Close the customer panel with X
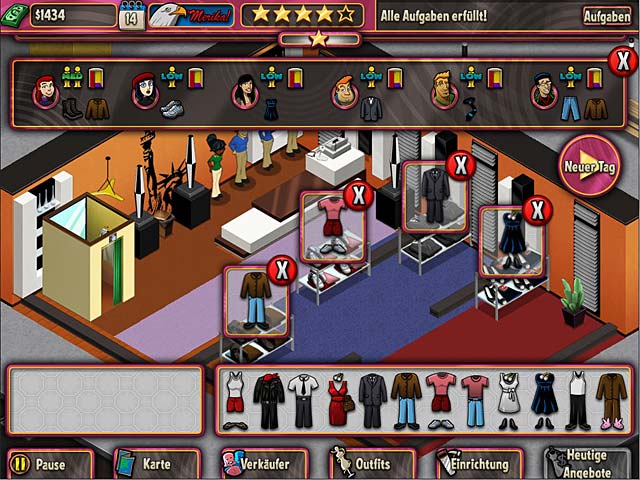The width and height of the screenshot is (640, 480). (621, 61)
